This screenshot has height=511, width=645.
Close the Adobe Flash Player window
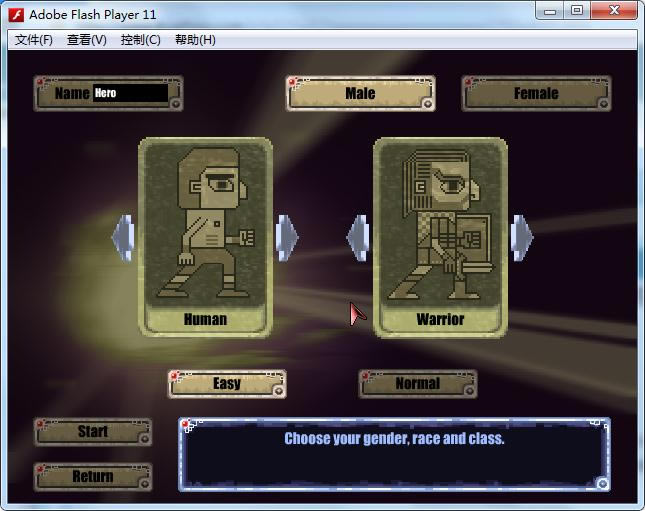(x=614, y=11)
